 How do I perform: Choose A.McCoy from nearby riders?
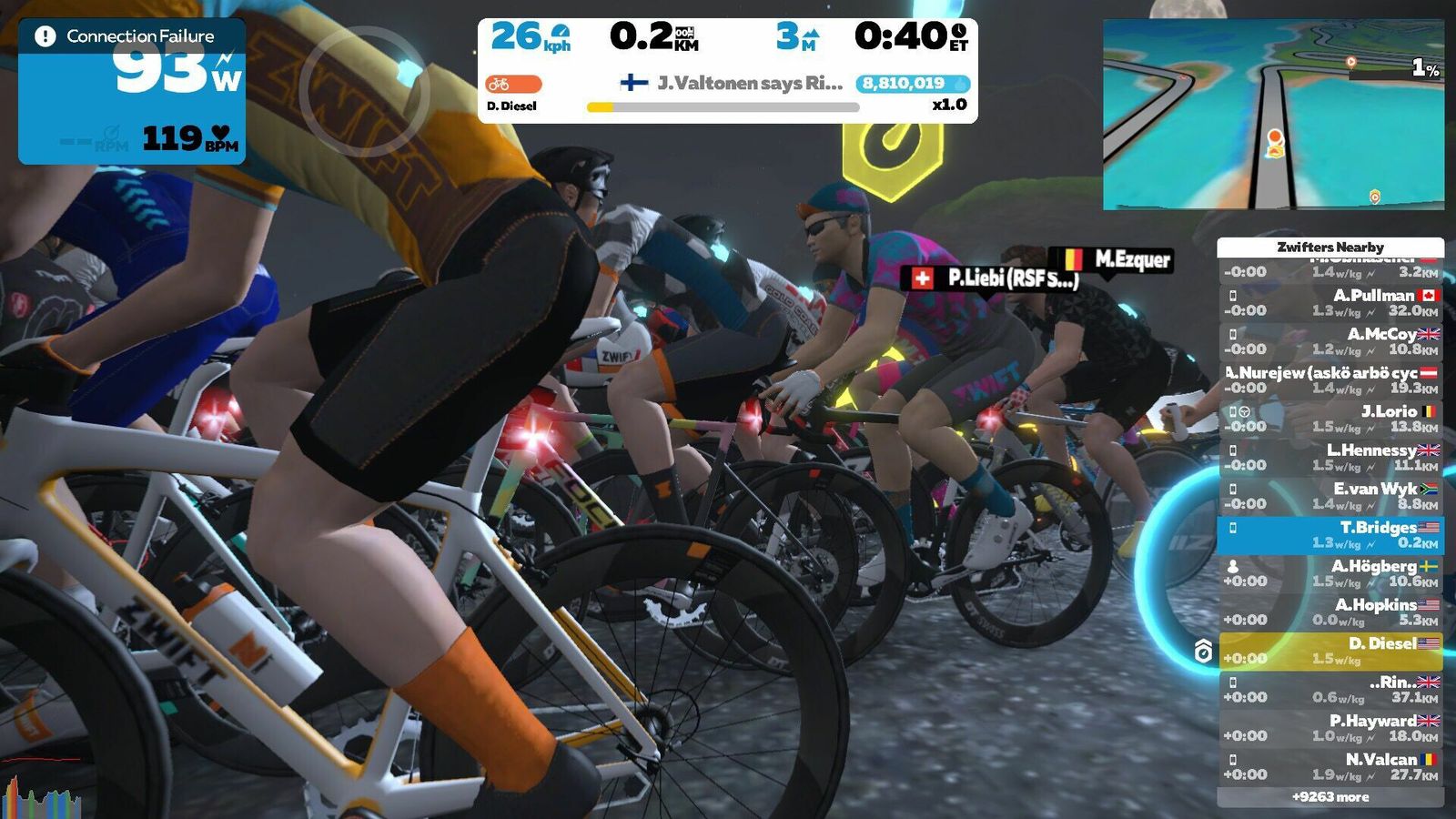pyautogui.click(x=1330, y=341)
